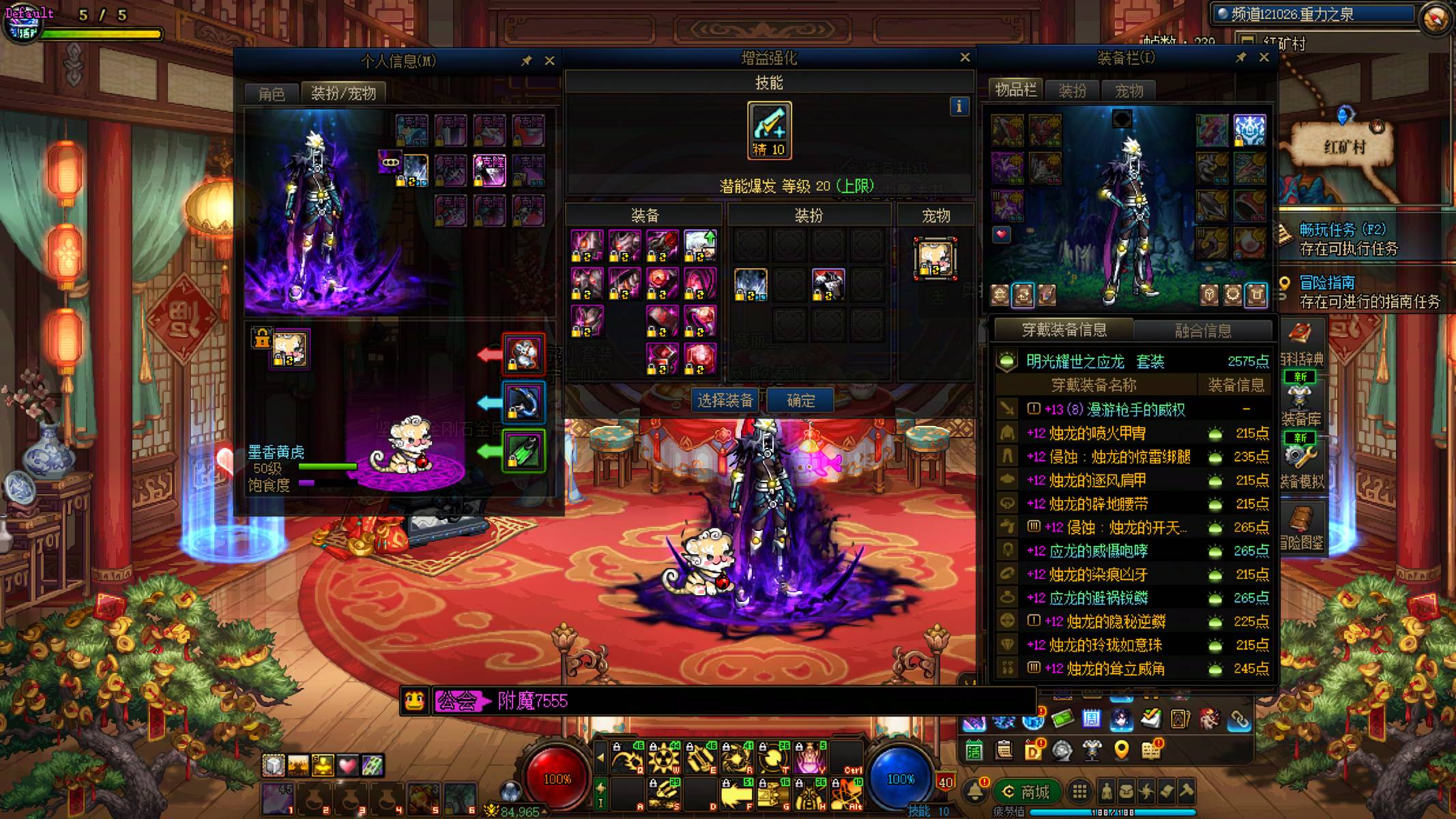The image size is (1456, 819).
Task: Close the 增益强化 window
Action: [x=965, y=58]
